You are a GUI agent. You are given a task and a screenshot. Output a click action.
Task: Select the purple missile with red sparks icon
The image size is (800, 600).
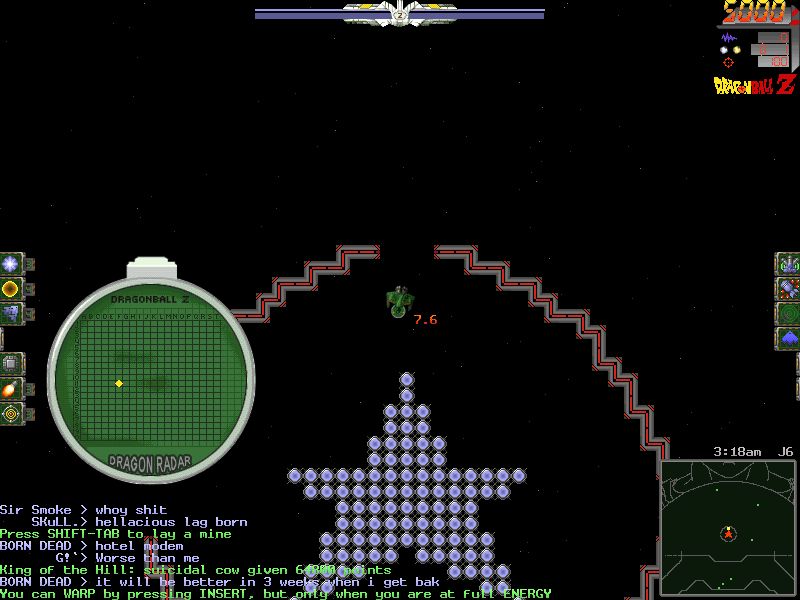(x=789, y=289)
